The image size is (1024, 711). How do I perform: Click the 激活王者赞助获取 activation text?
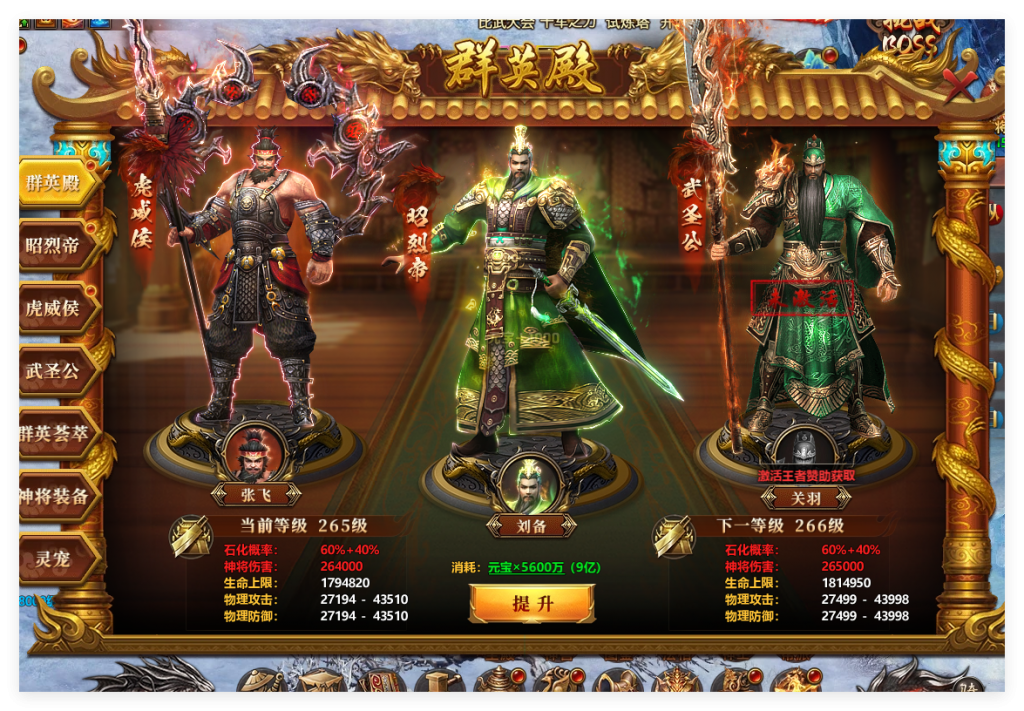click(x=806, y=476)
